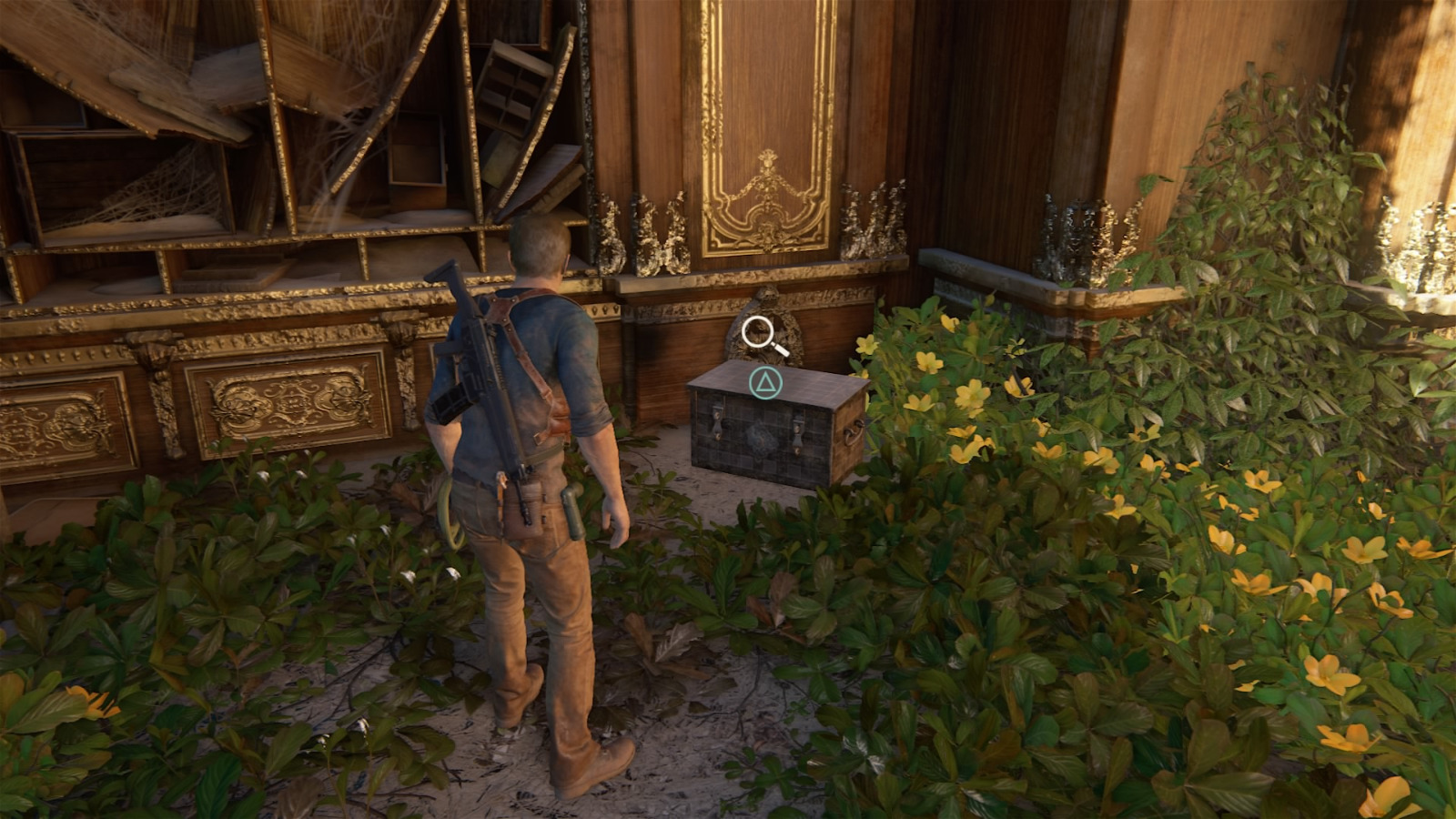Viewport: 1456px width, 819px height.
Task: Click the circular emblem on the chest front
Action: 761,440
